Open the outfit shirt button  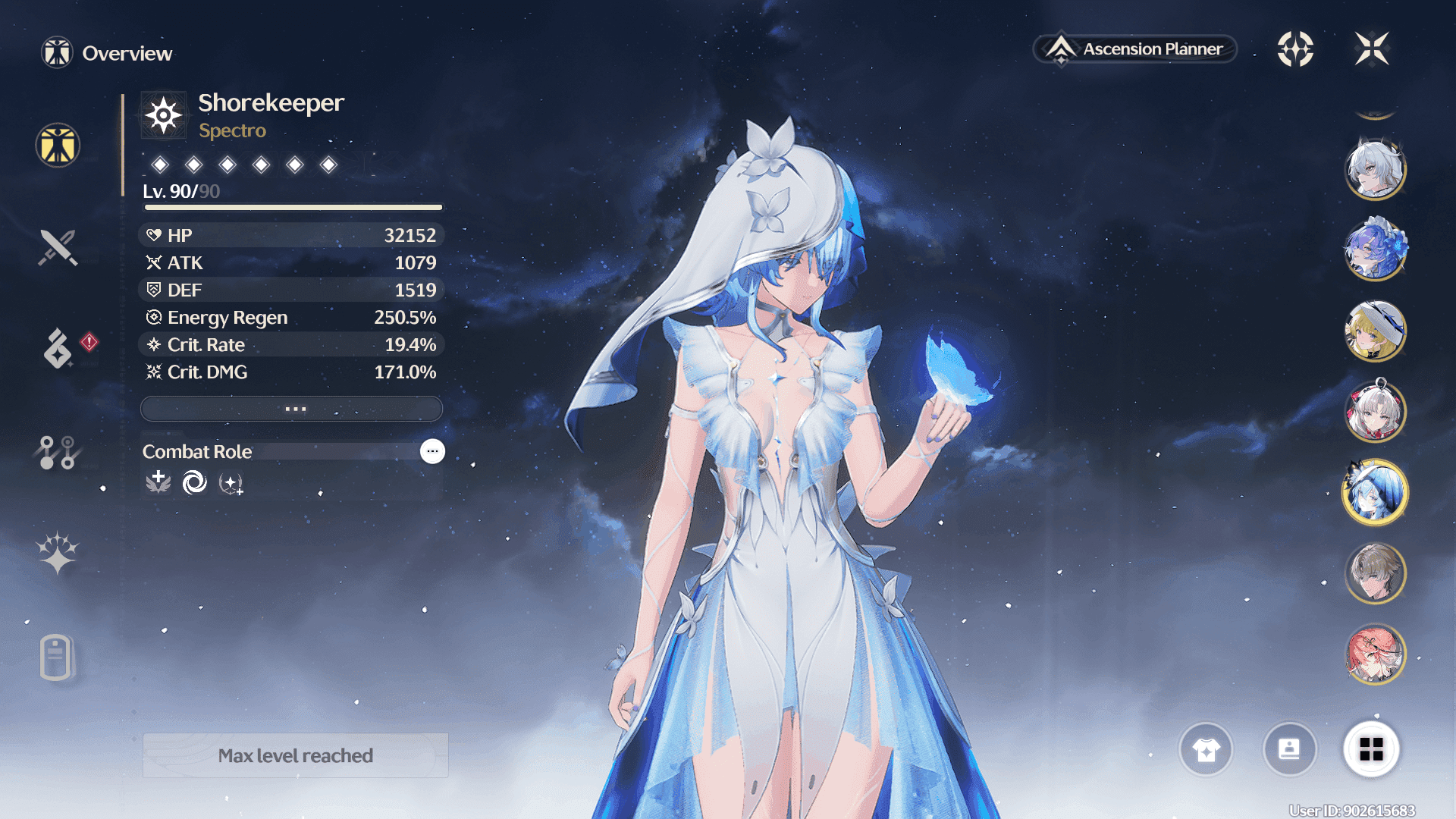point(1206,750)
